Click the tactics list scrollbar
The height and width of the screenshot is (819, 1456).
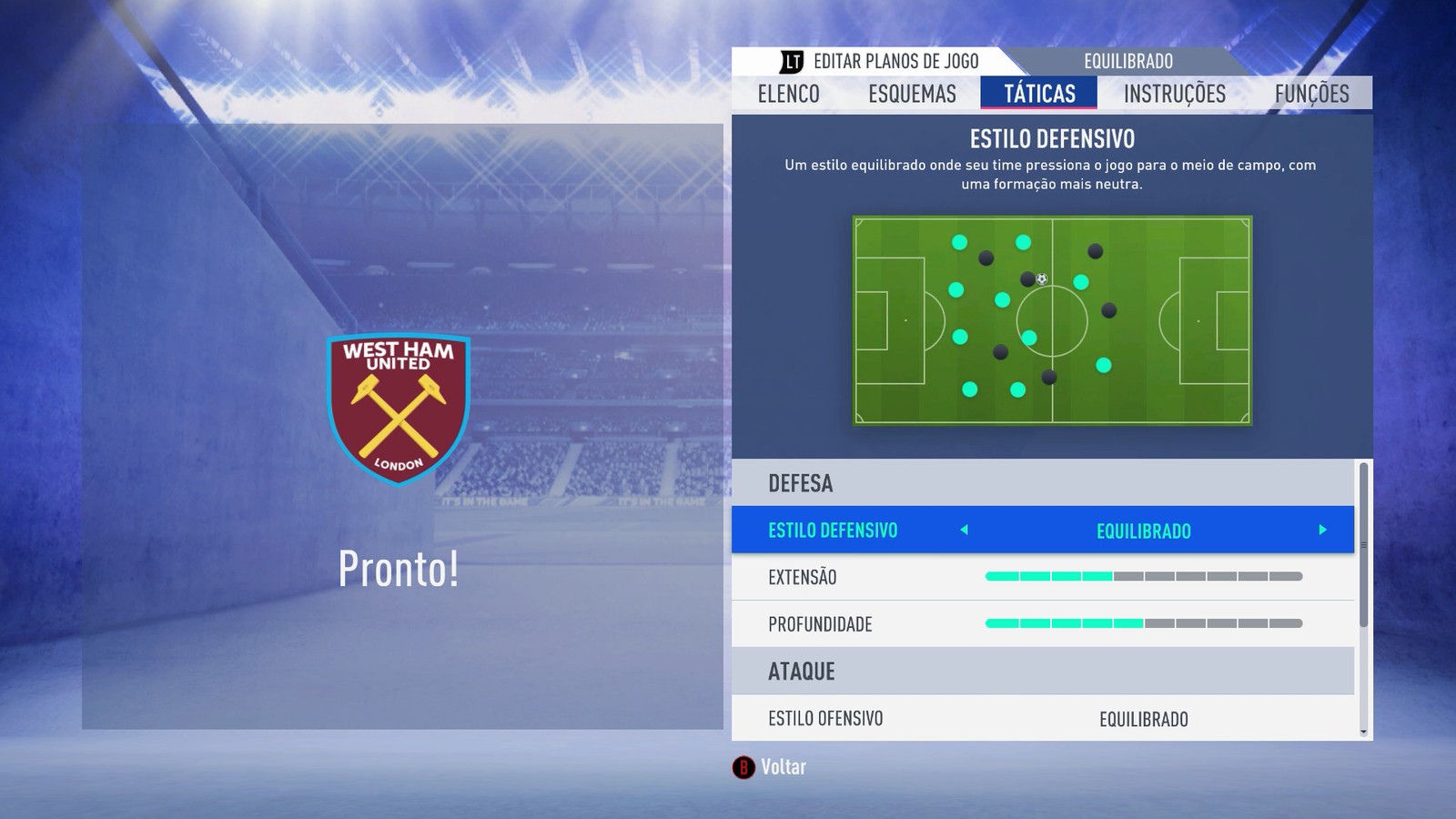pyautogui.click(x=1363, y=546)
